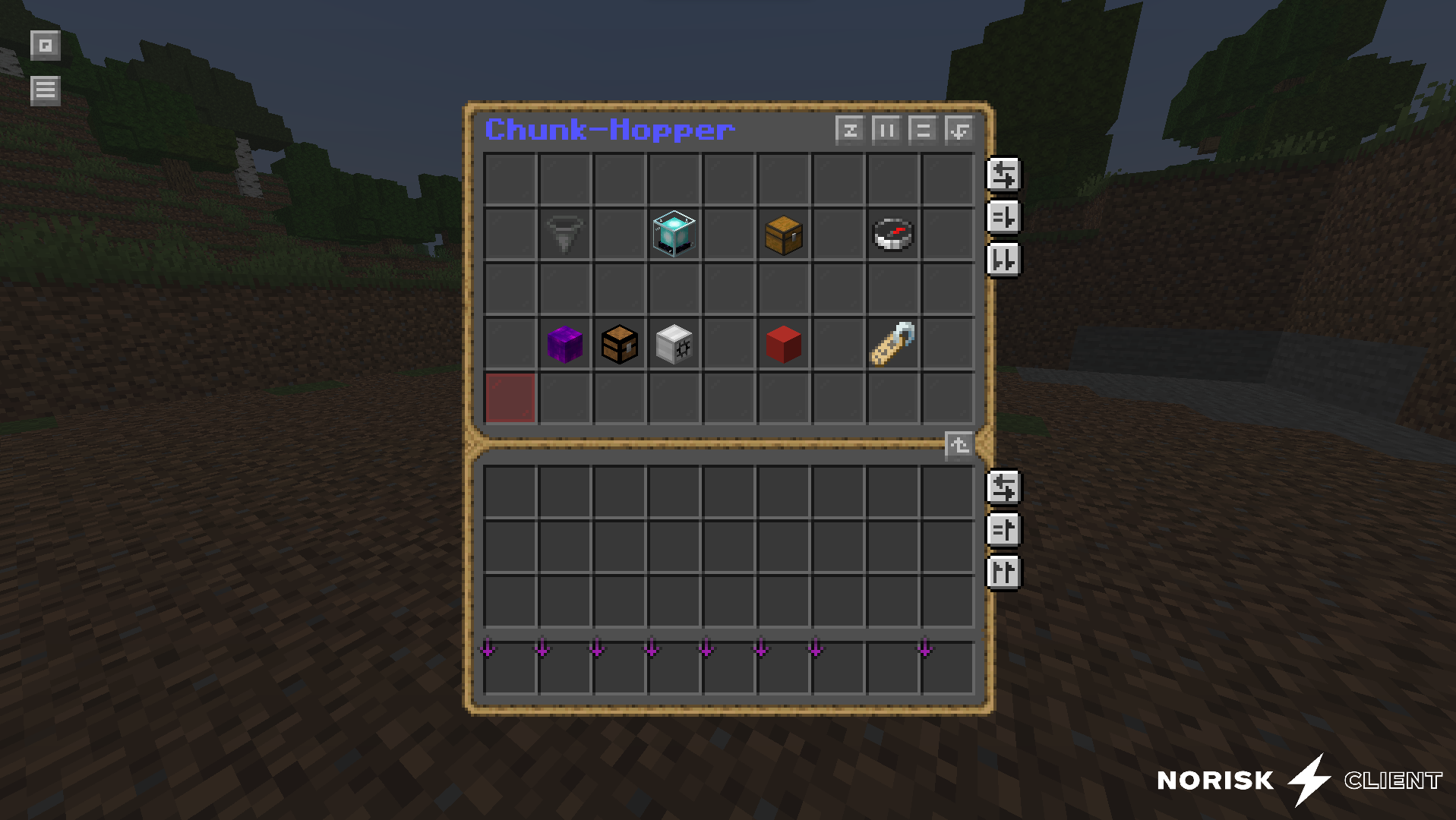Open the wooden chest item
The image size is (1456, 820).
tap(783, 234)
